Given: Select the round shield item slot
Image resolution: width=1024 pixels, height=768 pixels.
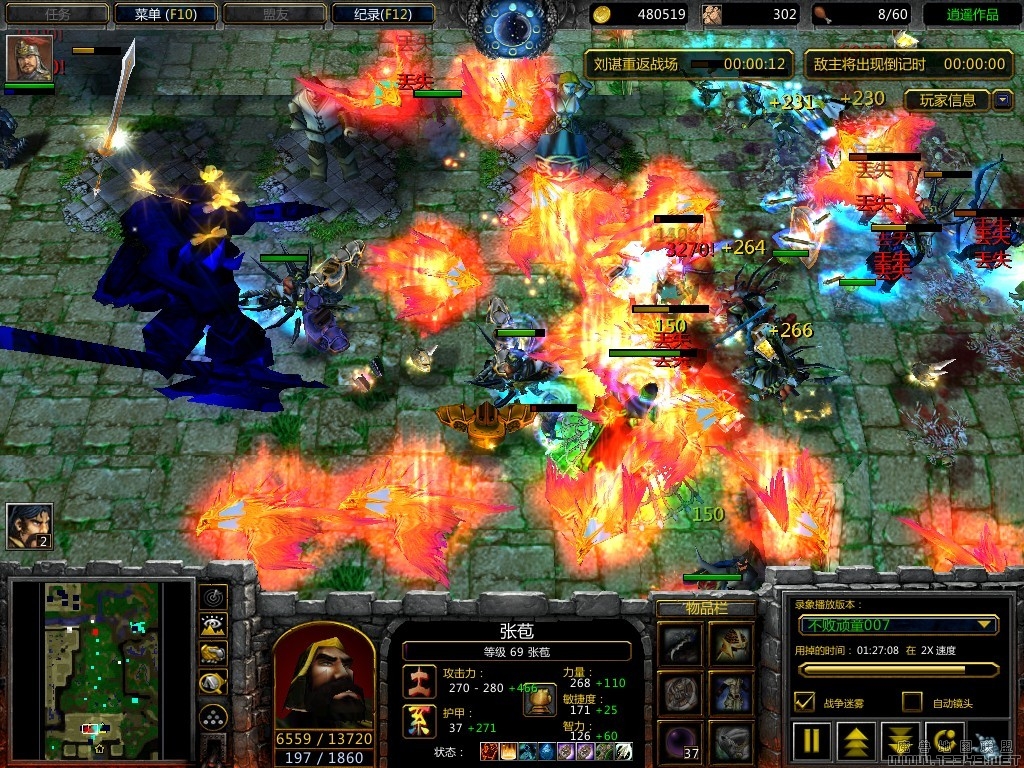Looking at the screenshot, I should (680, 693).
